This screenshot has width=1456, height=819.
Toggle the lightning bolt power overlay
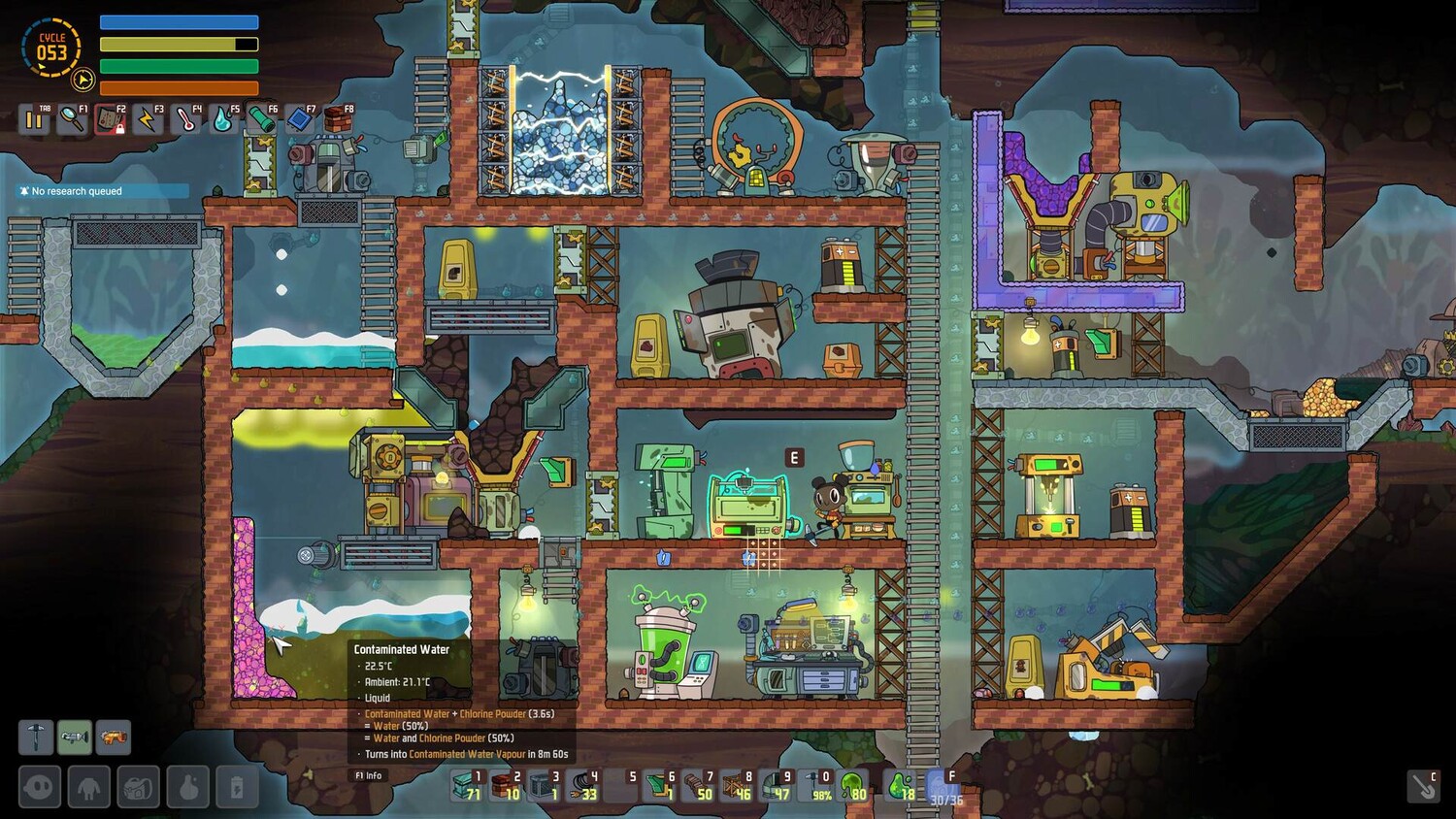pyautogui.click(x=148, y=120)
